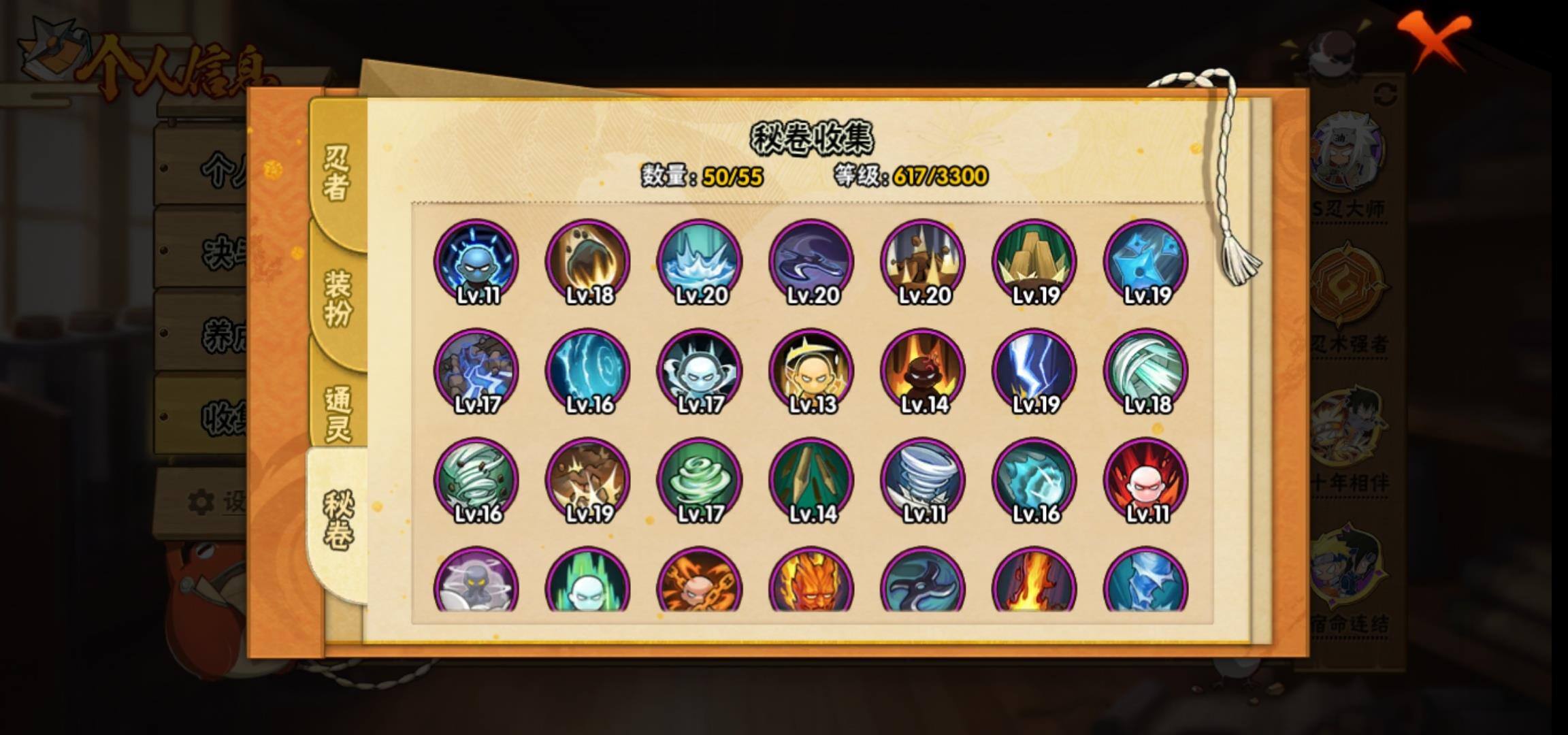Choose the Lv.11 white tornado scroll

(x=923, y=480)
